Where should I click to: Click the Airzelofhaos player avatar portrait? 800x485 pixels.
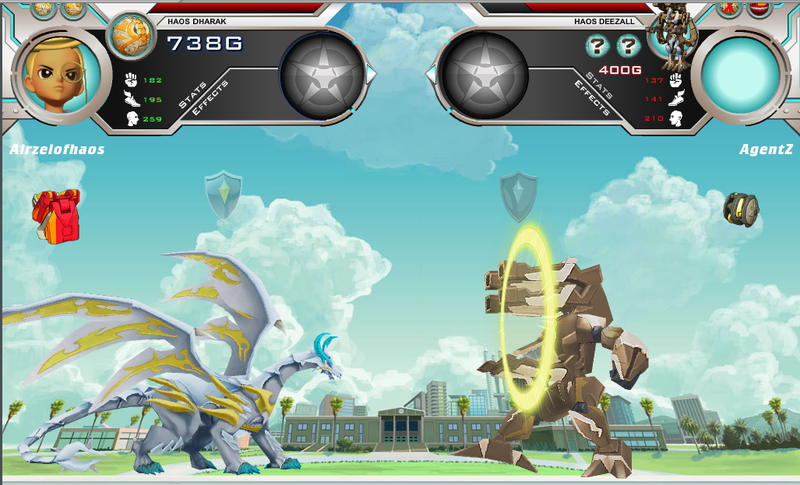click(58, 75)
